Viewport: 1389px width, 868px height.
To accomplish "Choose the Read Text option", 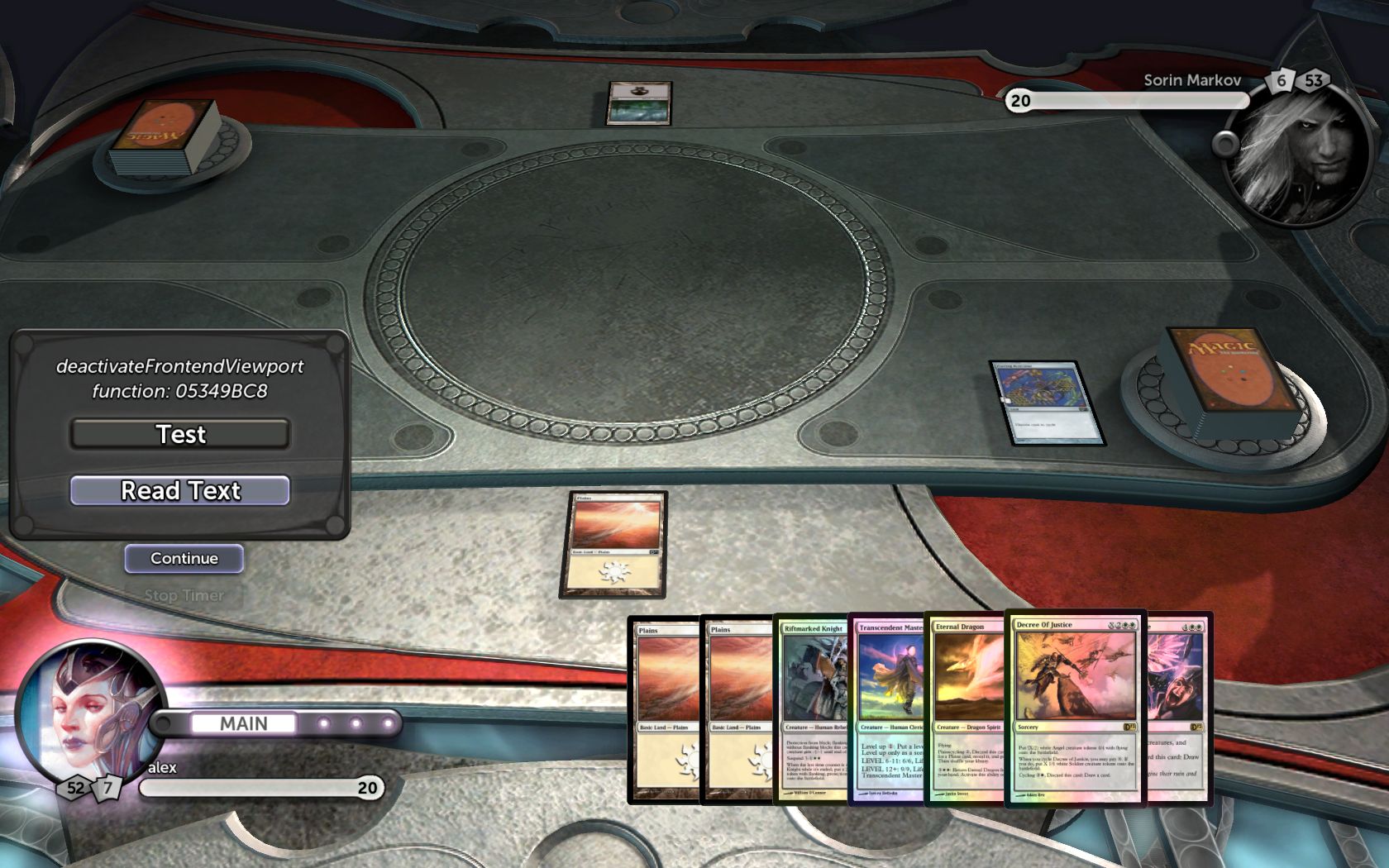I will pyautogui.click(x=180, y=490).
